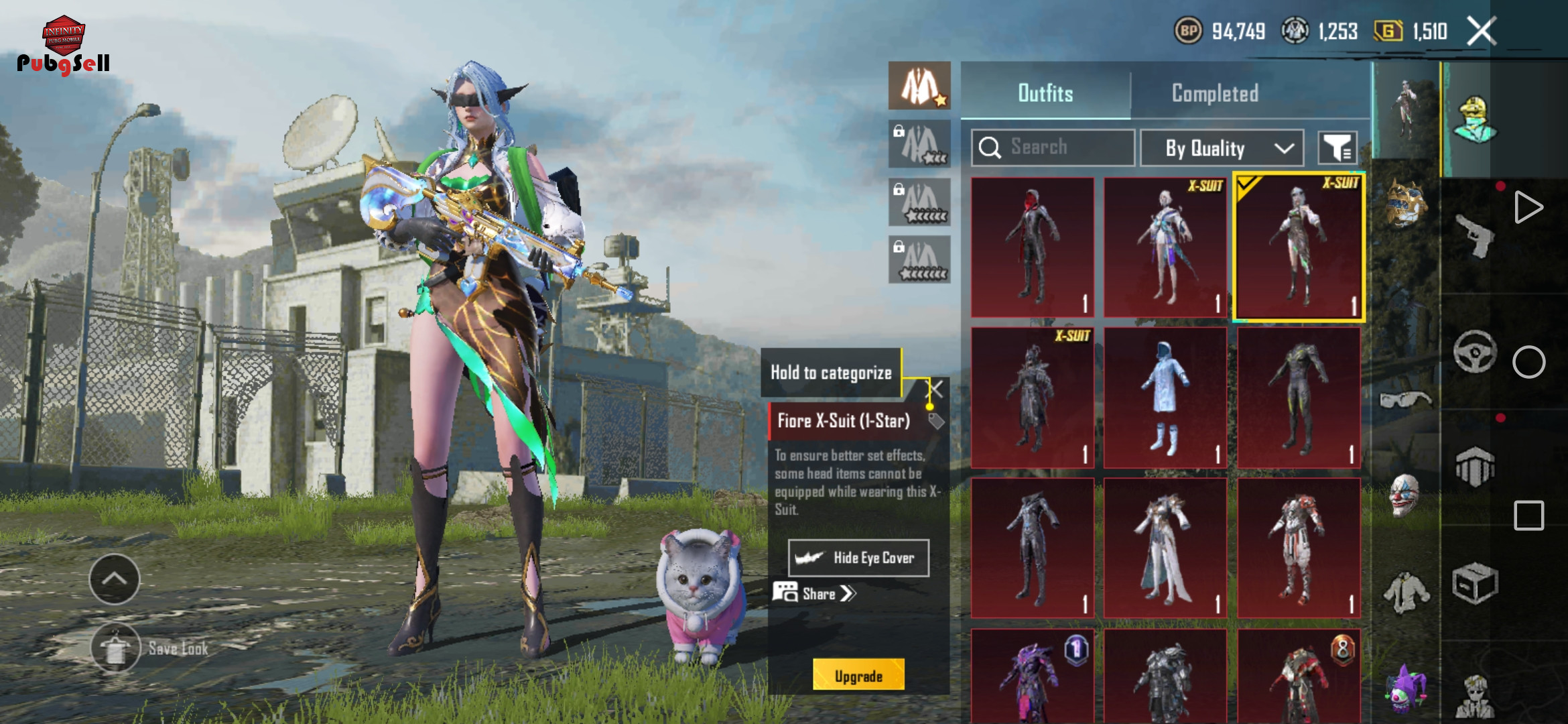
Task: Open the sunglasses accessory category
Action: click(x=1404, y=400)
